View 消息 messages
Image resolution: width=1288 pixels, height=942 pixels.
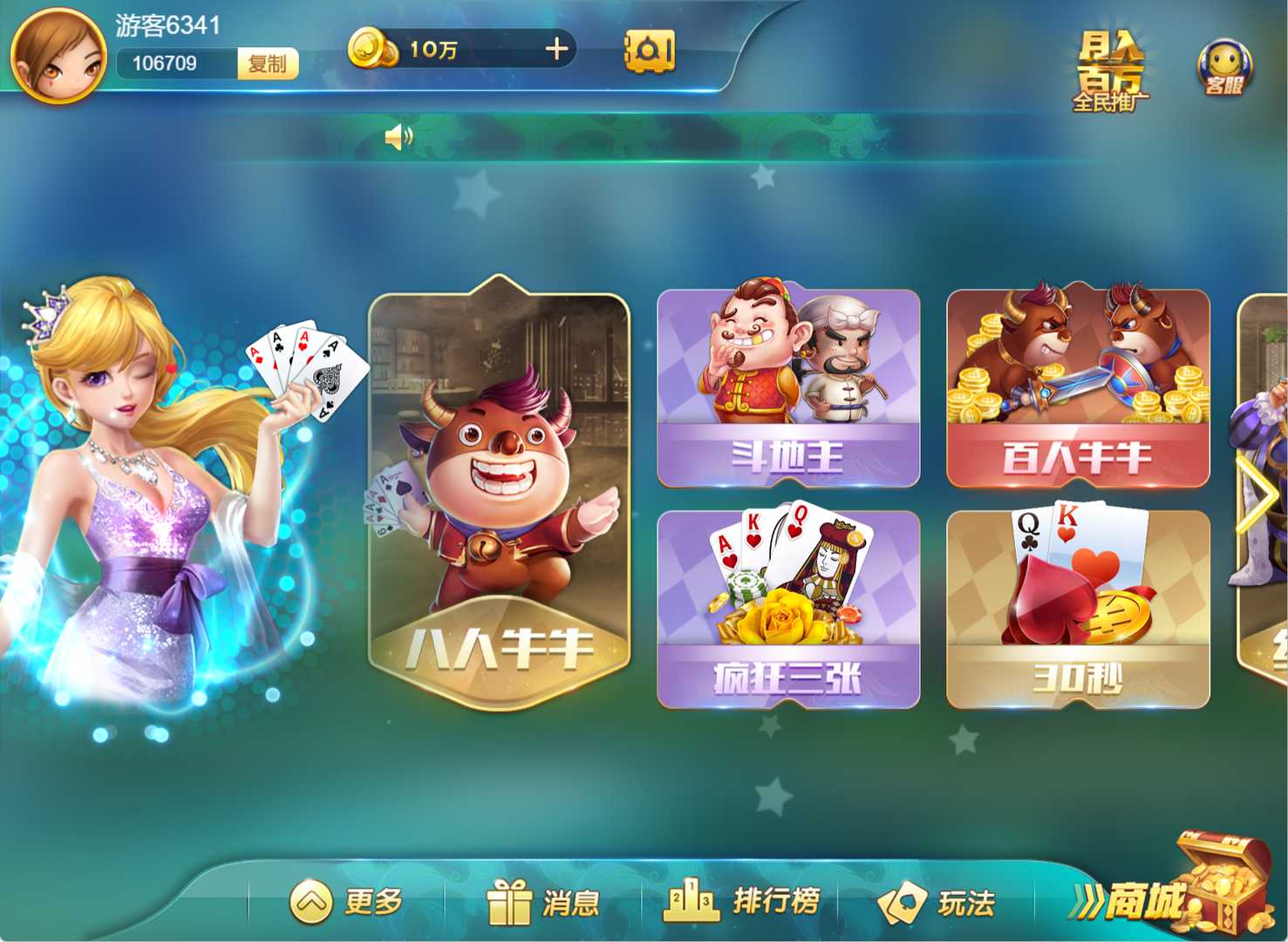[544, 901]
